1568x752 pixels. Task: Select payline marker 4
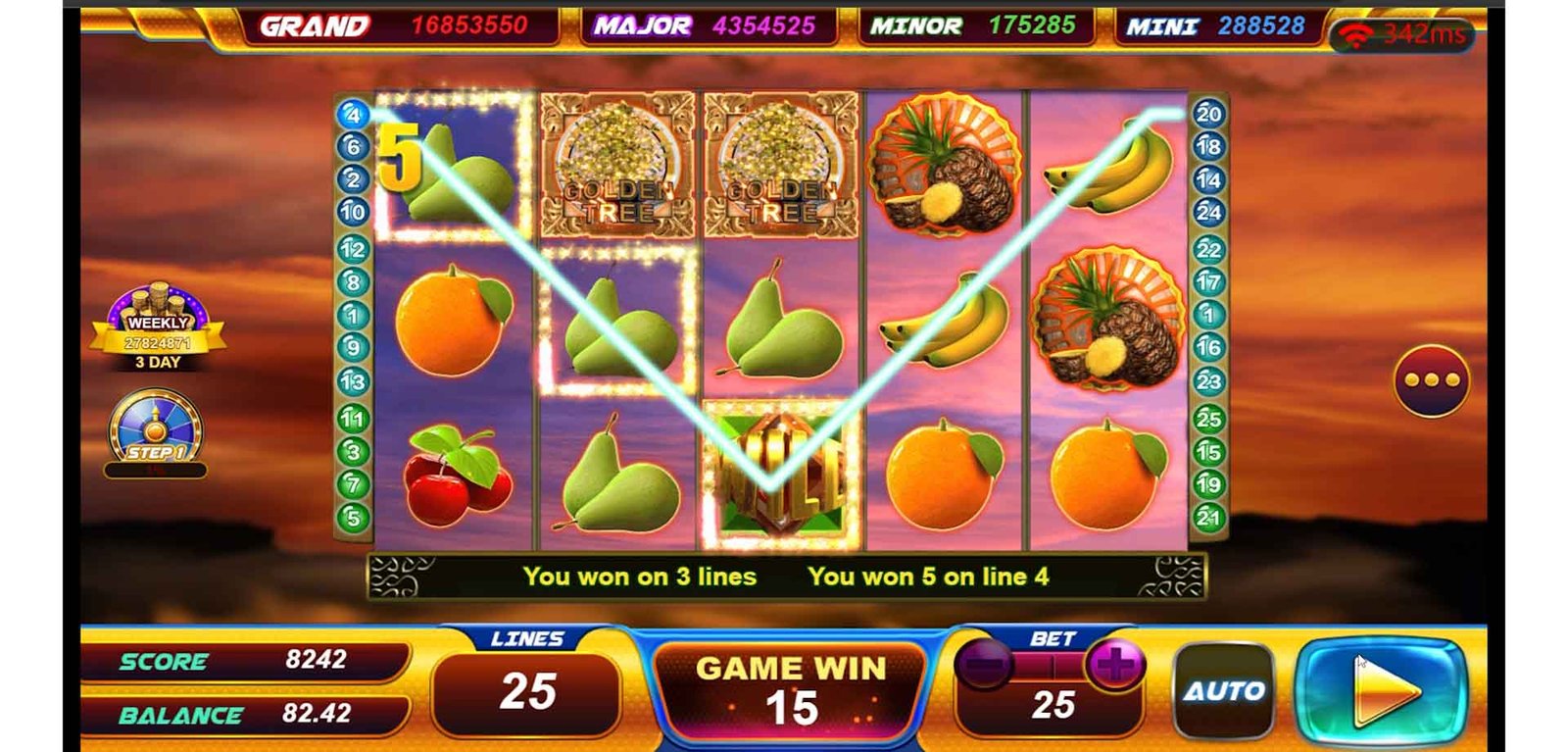pyautogui.click(x=353, y=115)
